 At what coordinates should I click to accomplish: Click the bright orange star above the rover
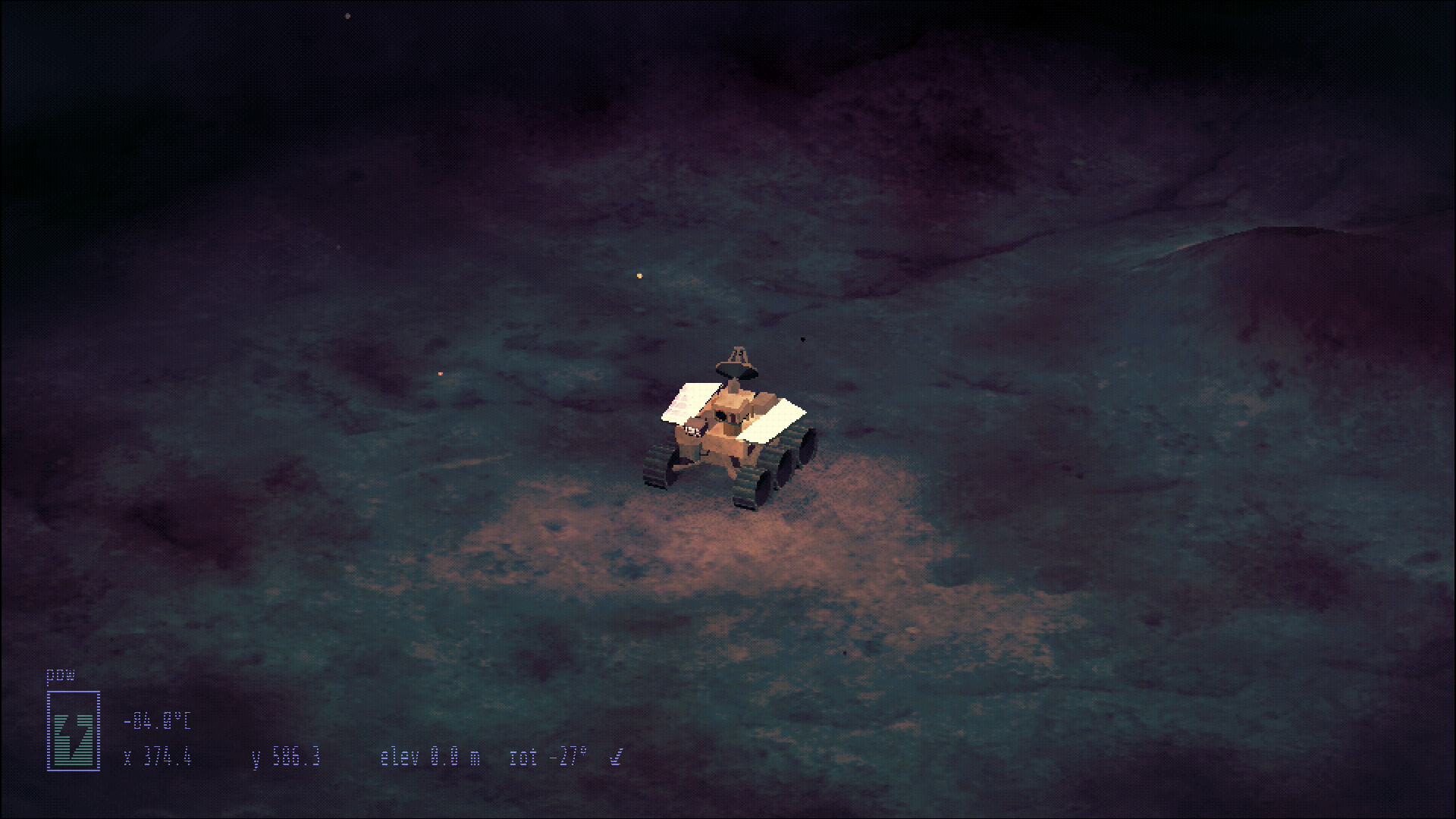(x=639, y=276)
